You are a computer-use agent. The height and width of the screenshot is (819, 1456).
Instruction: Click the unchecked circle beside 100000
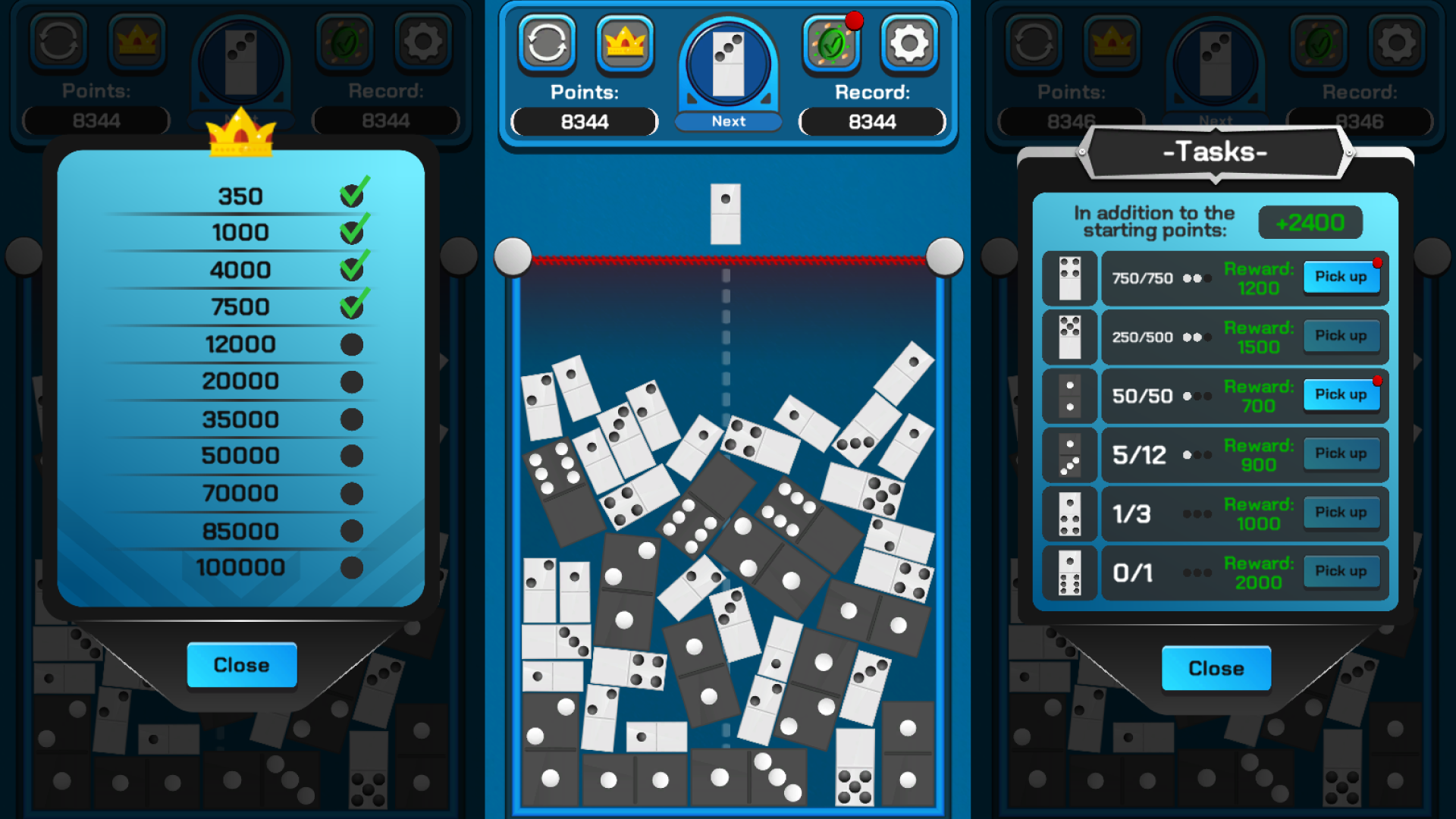(x=350, y=566)
